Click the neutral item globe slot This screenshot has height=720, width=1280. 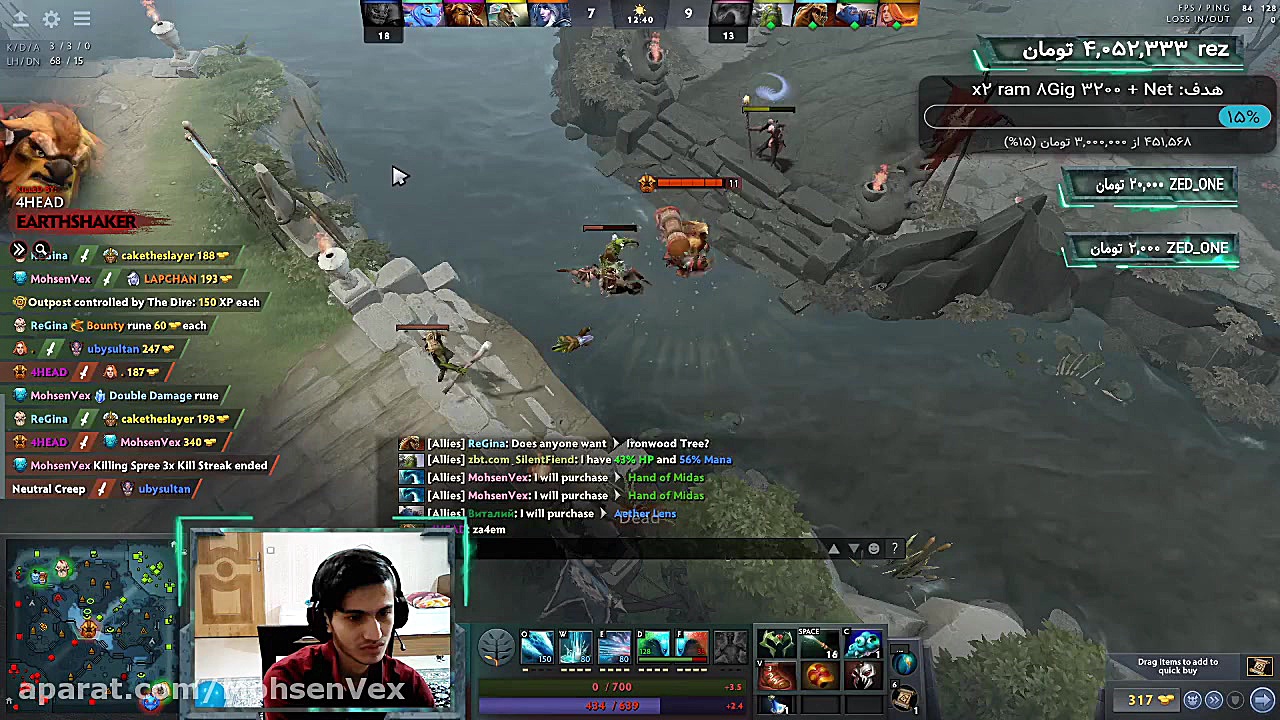pyautogui.click(x=904, y=662)
